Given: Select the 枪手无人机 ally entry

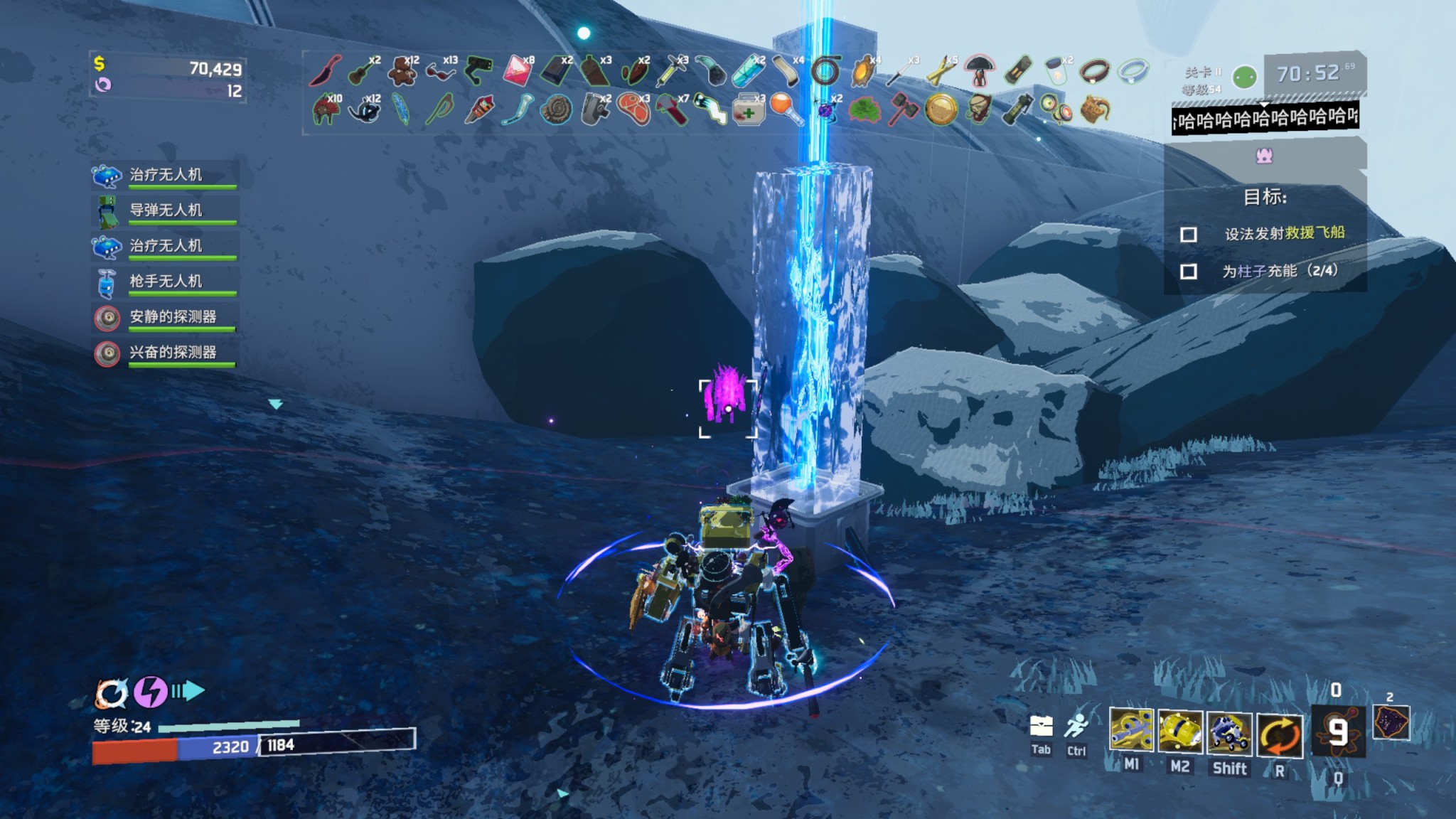Looking at the screenshot, I should pyautogui.click(x=165, y=282).
